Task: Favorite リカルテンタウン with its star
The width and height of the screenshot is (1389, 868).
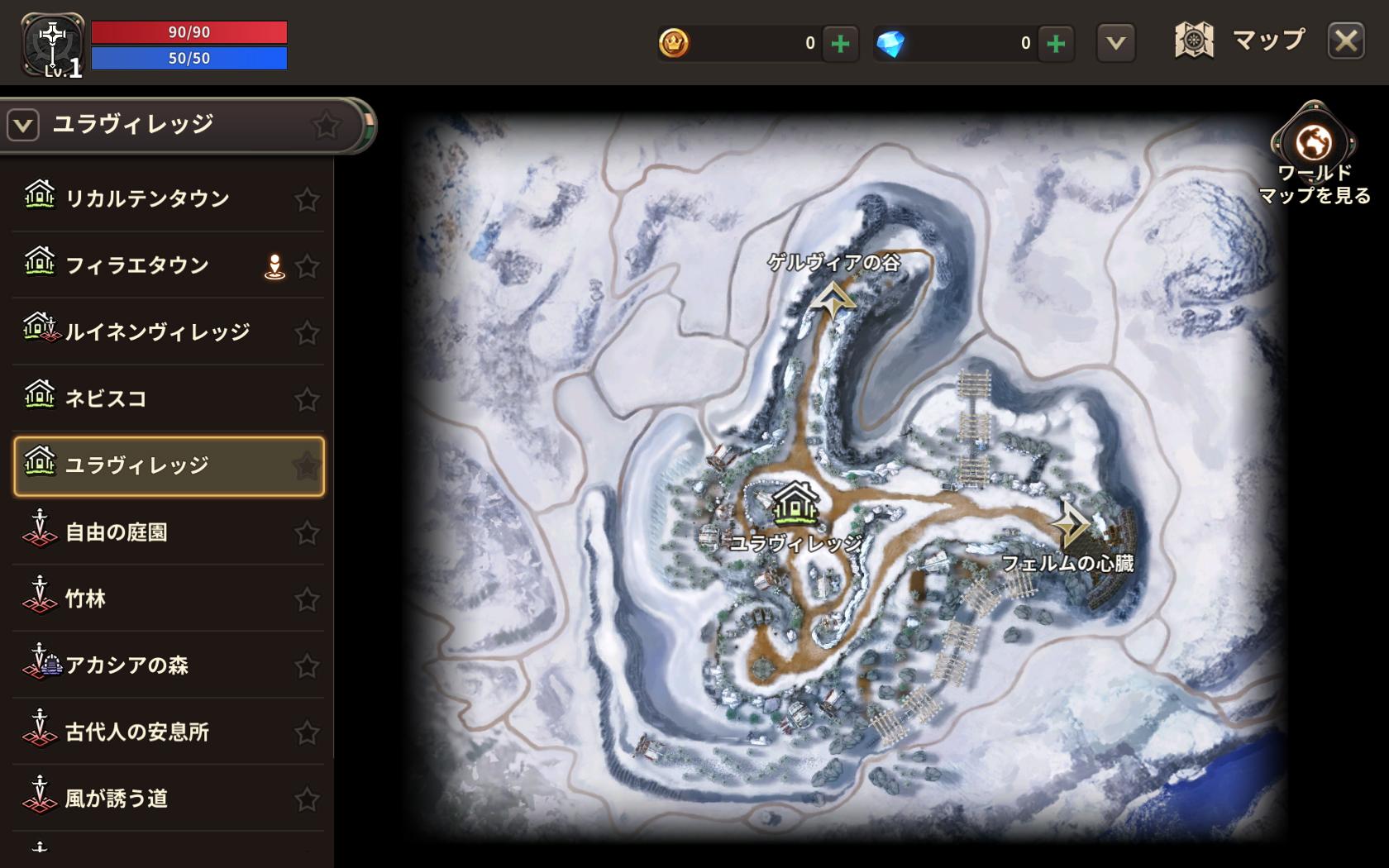Action: (x=307, y=199)
